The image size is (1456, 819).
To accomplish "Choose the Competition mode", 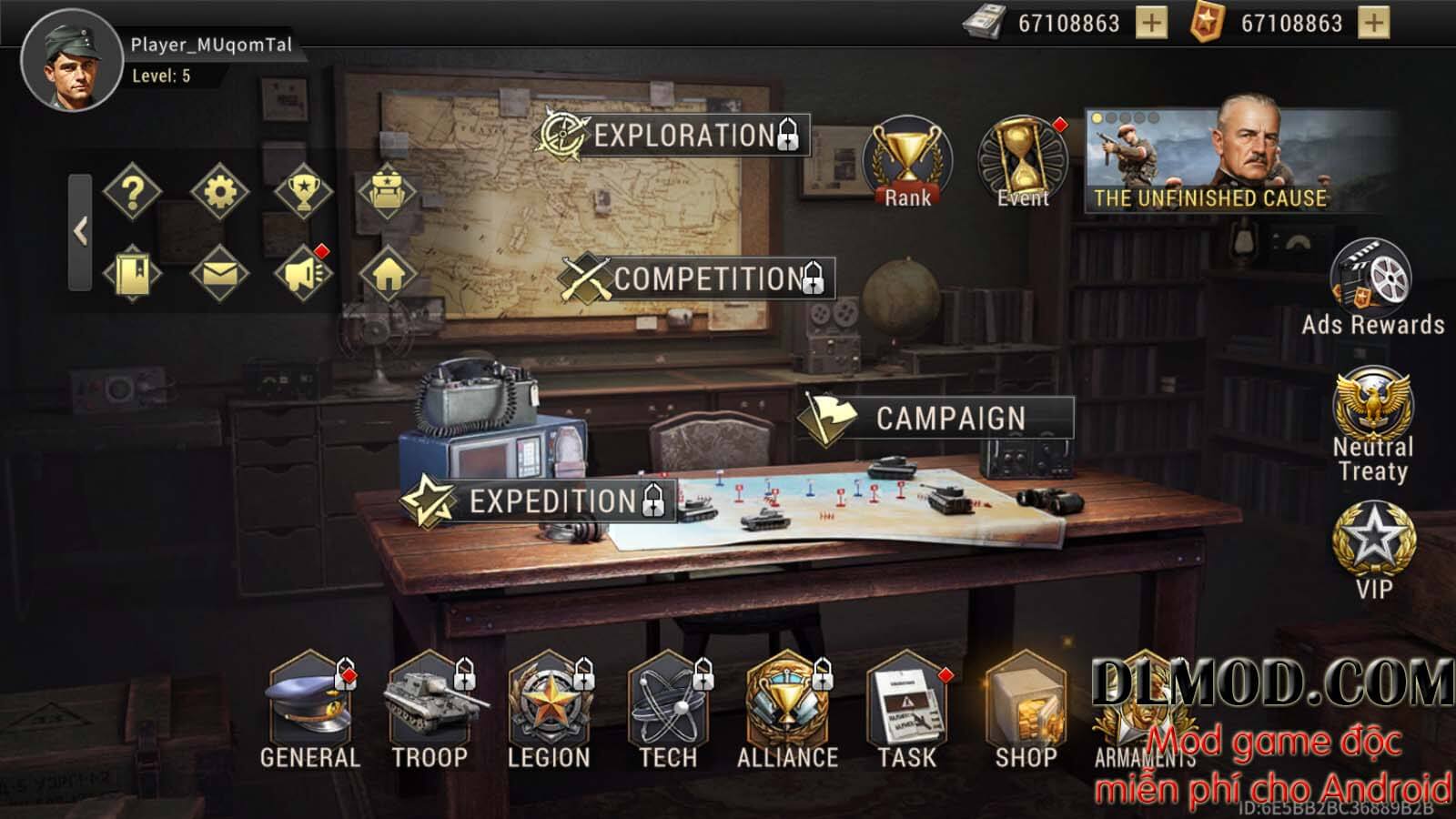I will click(x=697, y=278).
